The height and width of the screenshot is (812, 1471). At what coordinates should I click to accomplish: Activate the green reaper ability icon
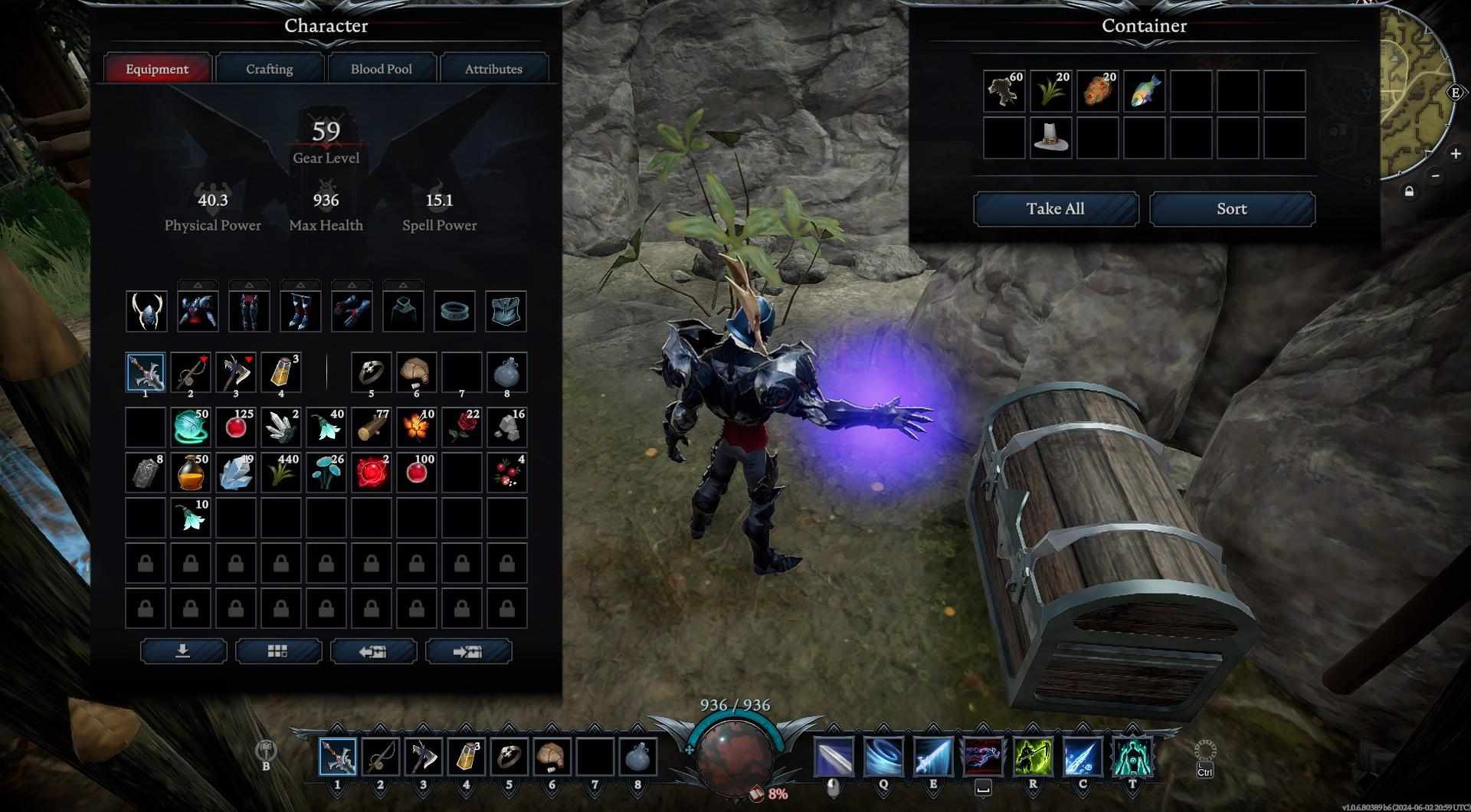coord(1032,757)
